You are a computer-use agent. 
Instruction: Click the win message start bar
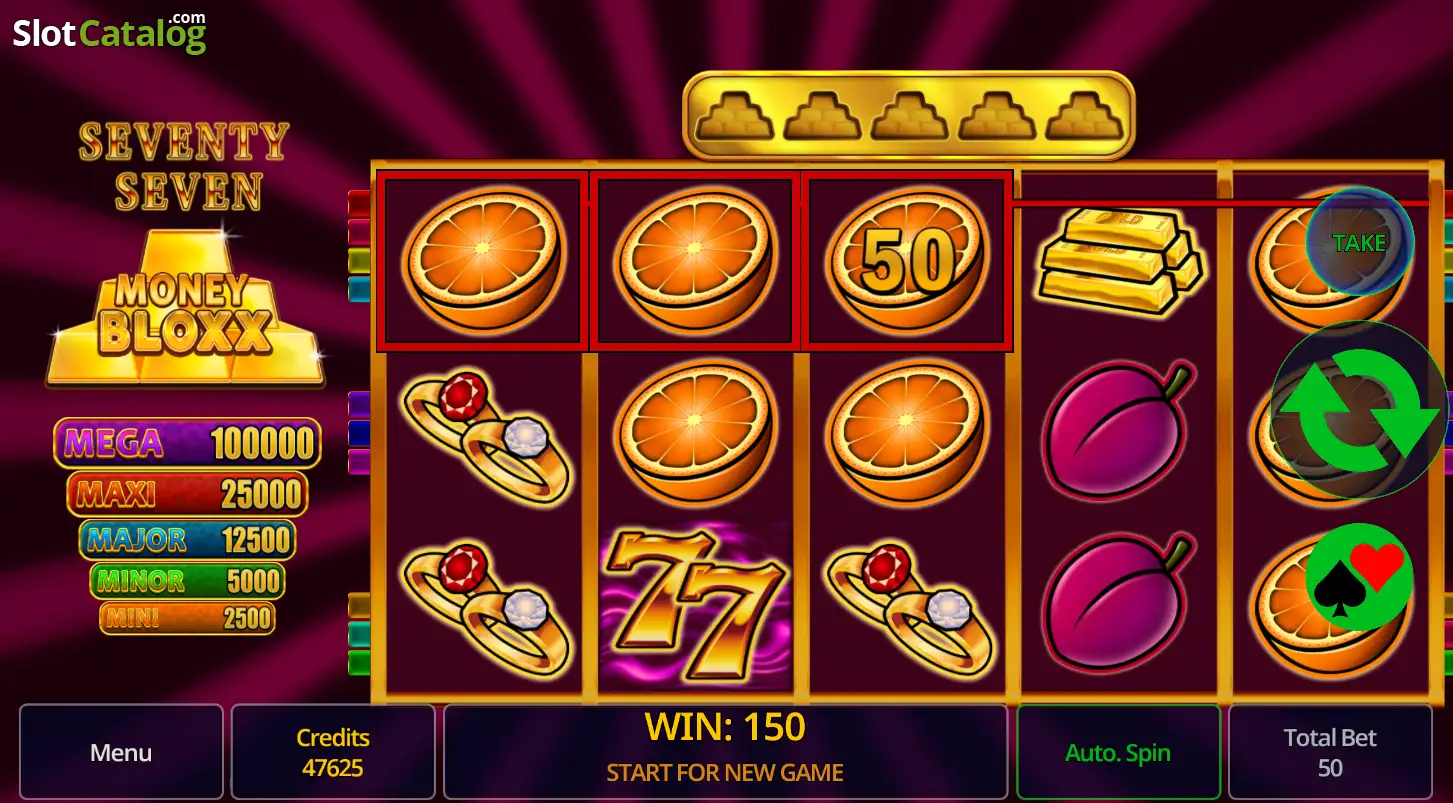click(x=725, y=752)
